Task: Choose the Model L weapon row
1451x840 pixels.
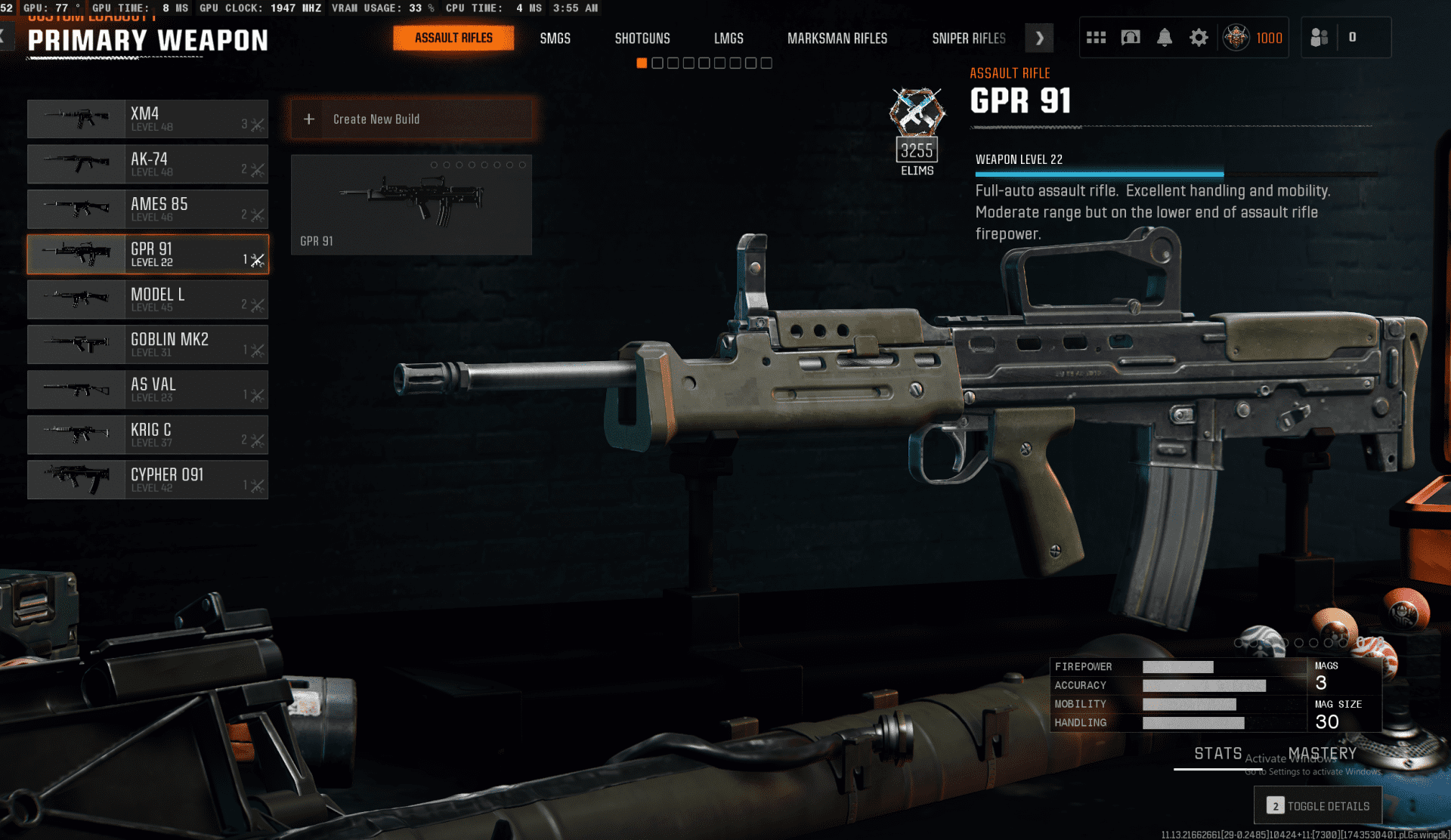Action: 148,299
